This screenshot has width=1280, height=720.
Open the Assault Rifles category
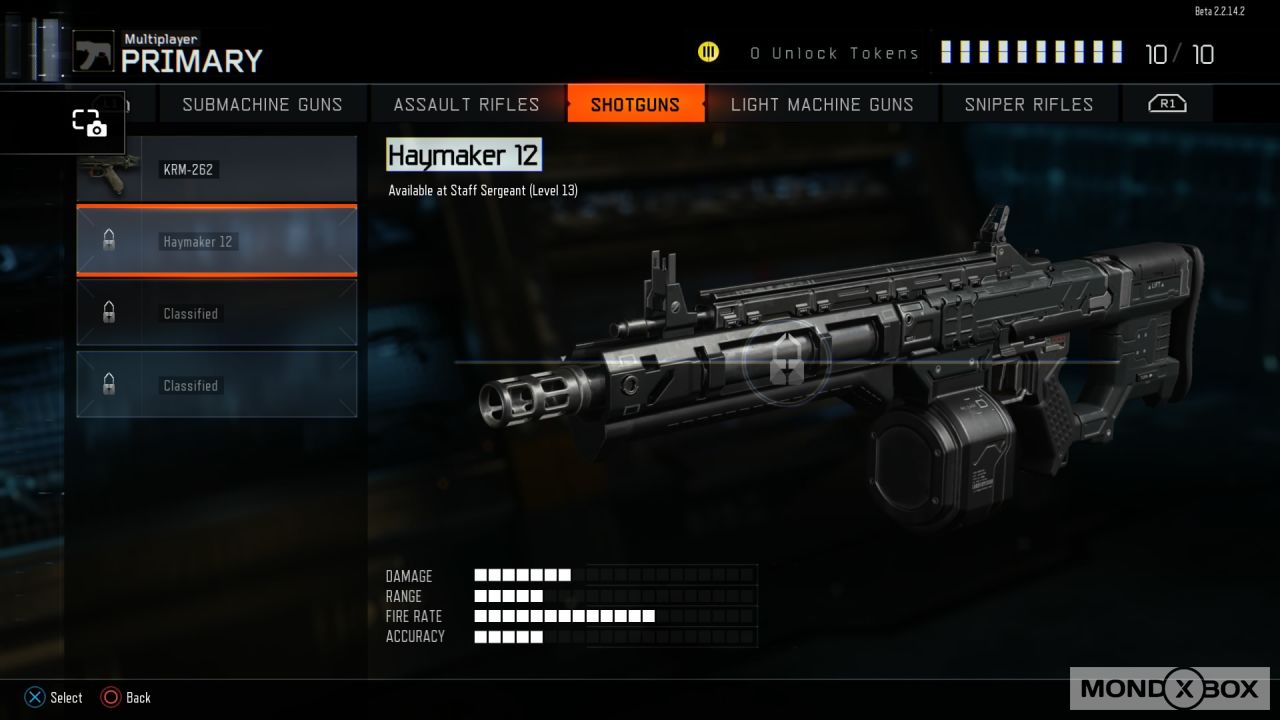(466, 104)
